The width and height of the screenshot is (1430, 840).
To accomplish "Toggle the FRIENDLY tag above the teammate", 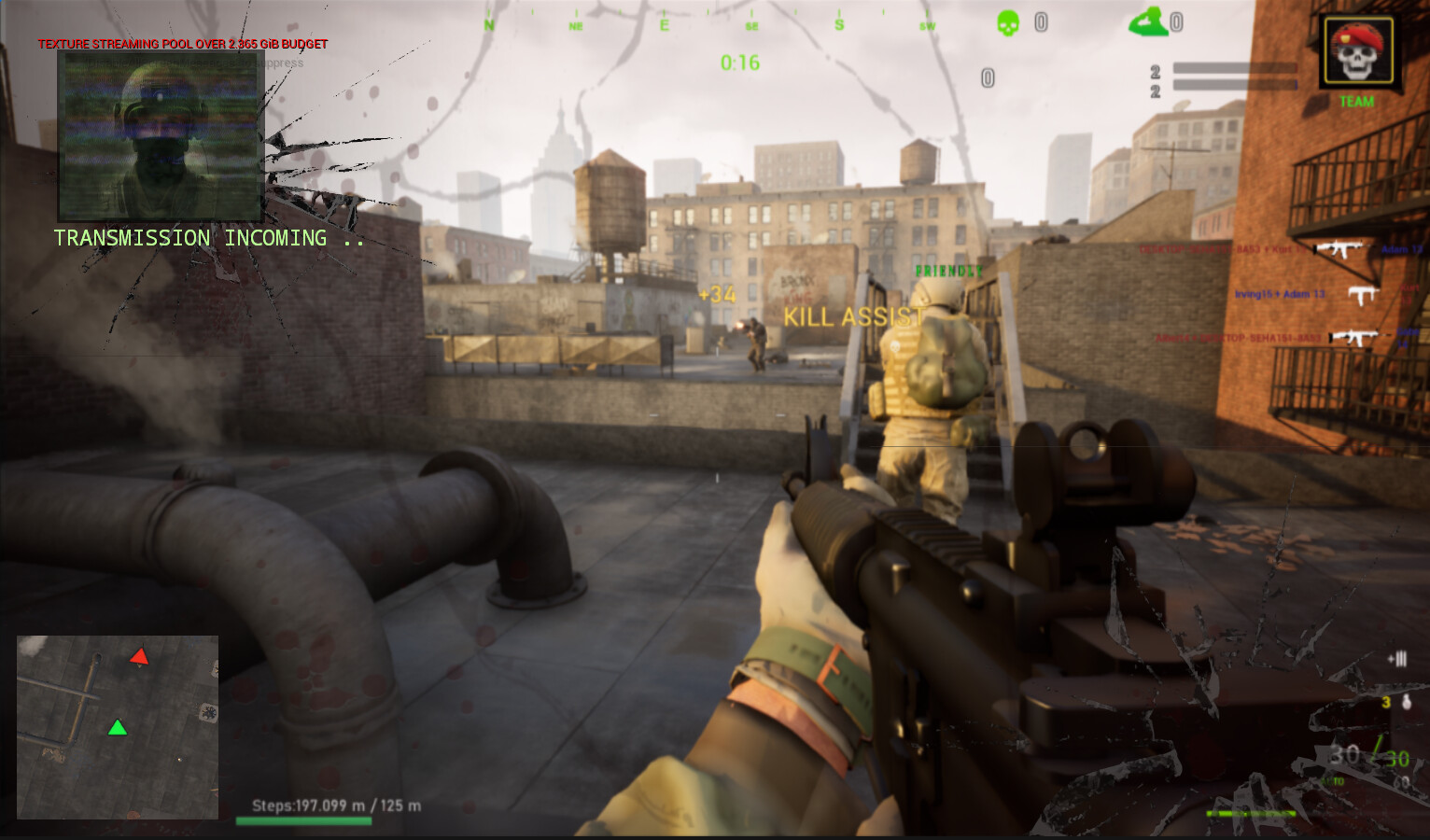I will point(950,272).
